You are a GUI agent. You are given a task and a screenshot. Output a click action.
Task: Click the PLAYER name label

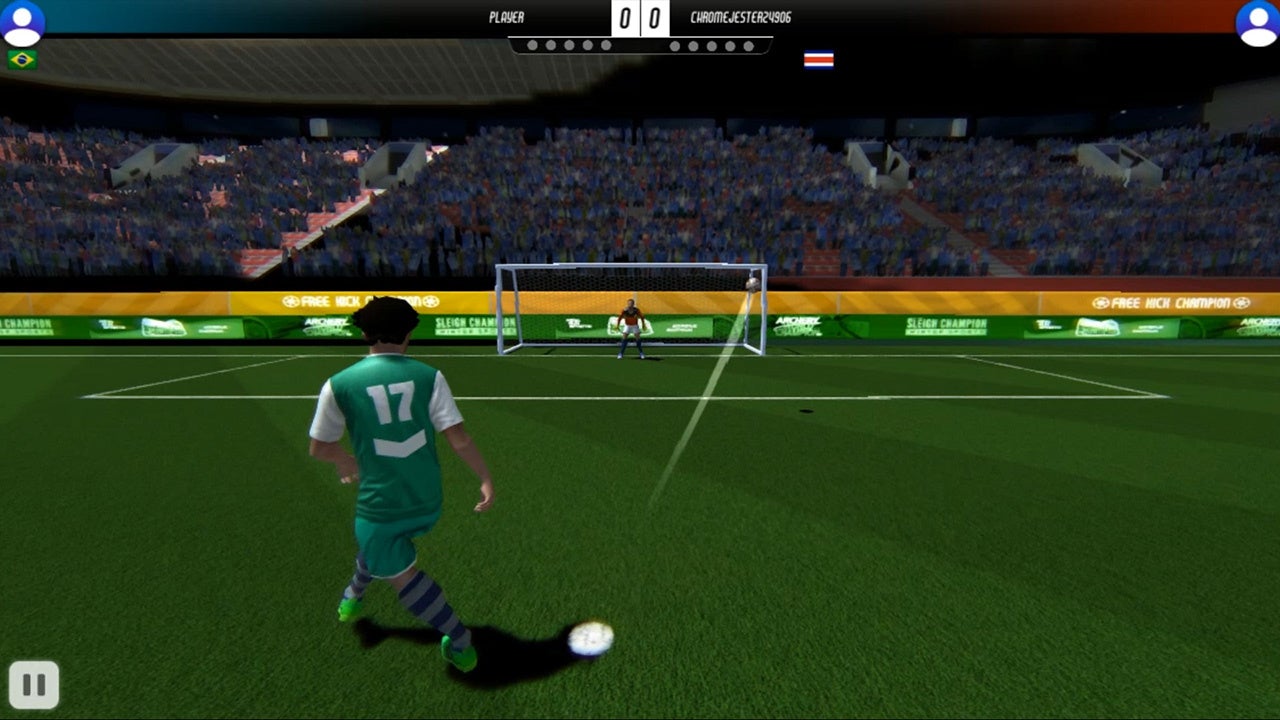(x=508, y=17)
